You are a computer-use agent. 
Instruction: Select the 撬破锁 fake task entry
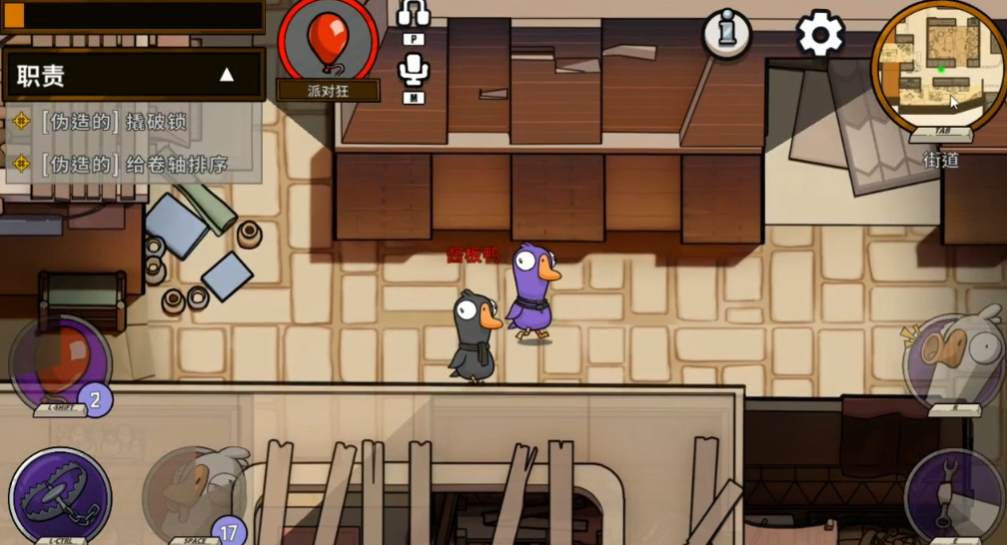pos(115,122)
